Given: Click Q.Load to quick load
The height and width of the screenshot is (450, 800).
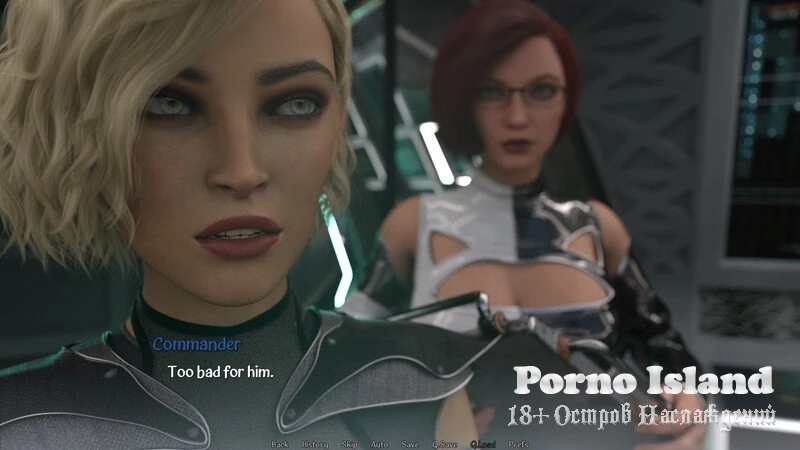Looking at the screenshot, I should click(482, 443).
